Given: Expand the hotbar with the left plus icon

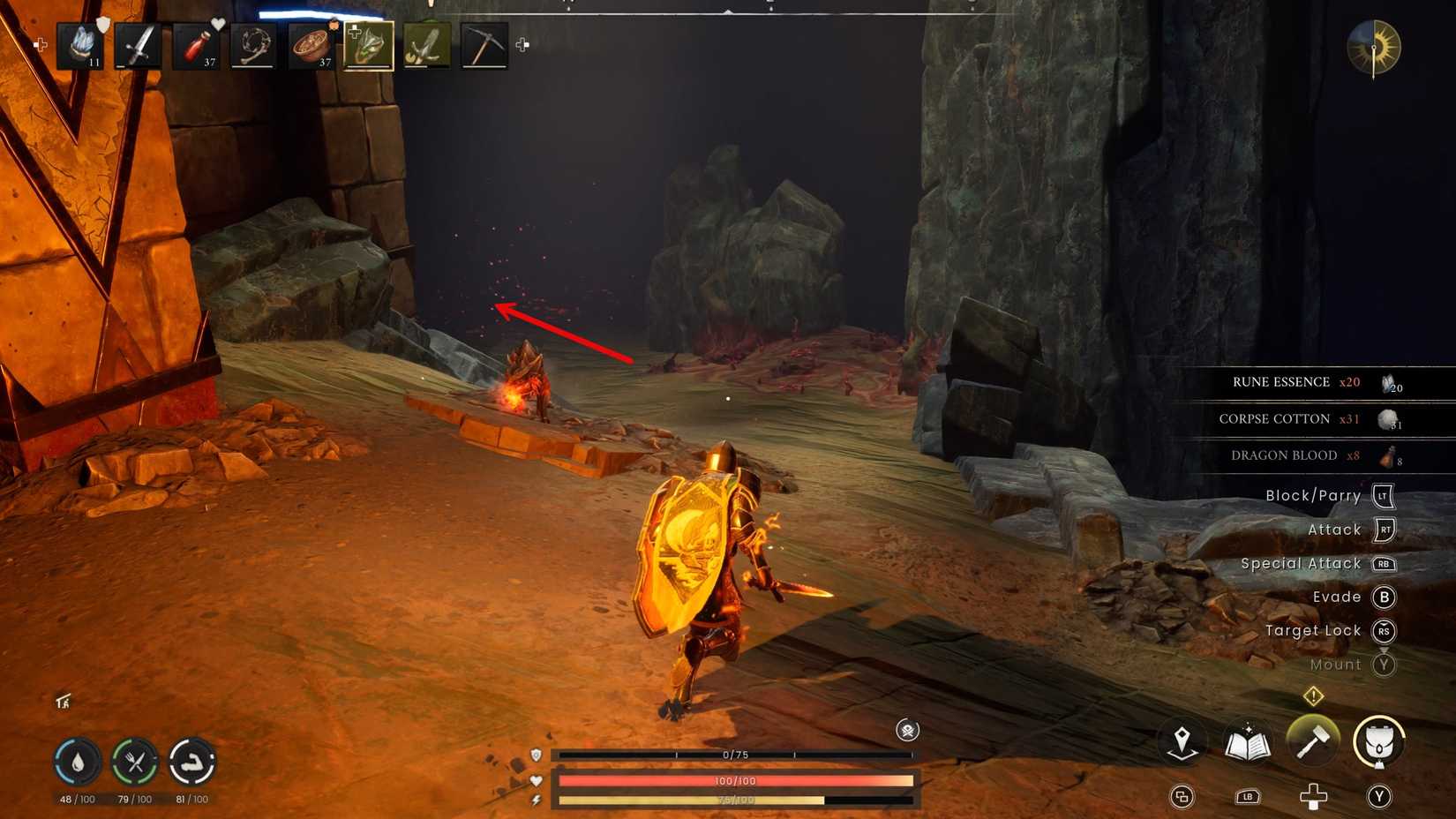Looking at the screenshot, I should (x=40, y=42).
